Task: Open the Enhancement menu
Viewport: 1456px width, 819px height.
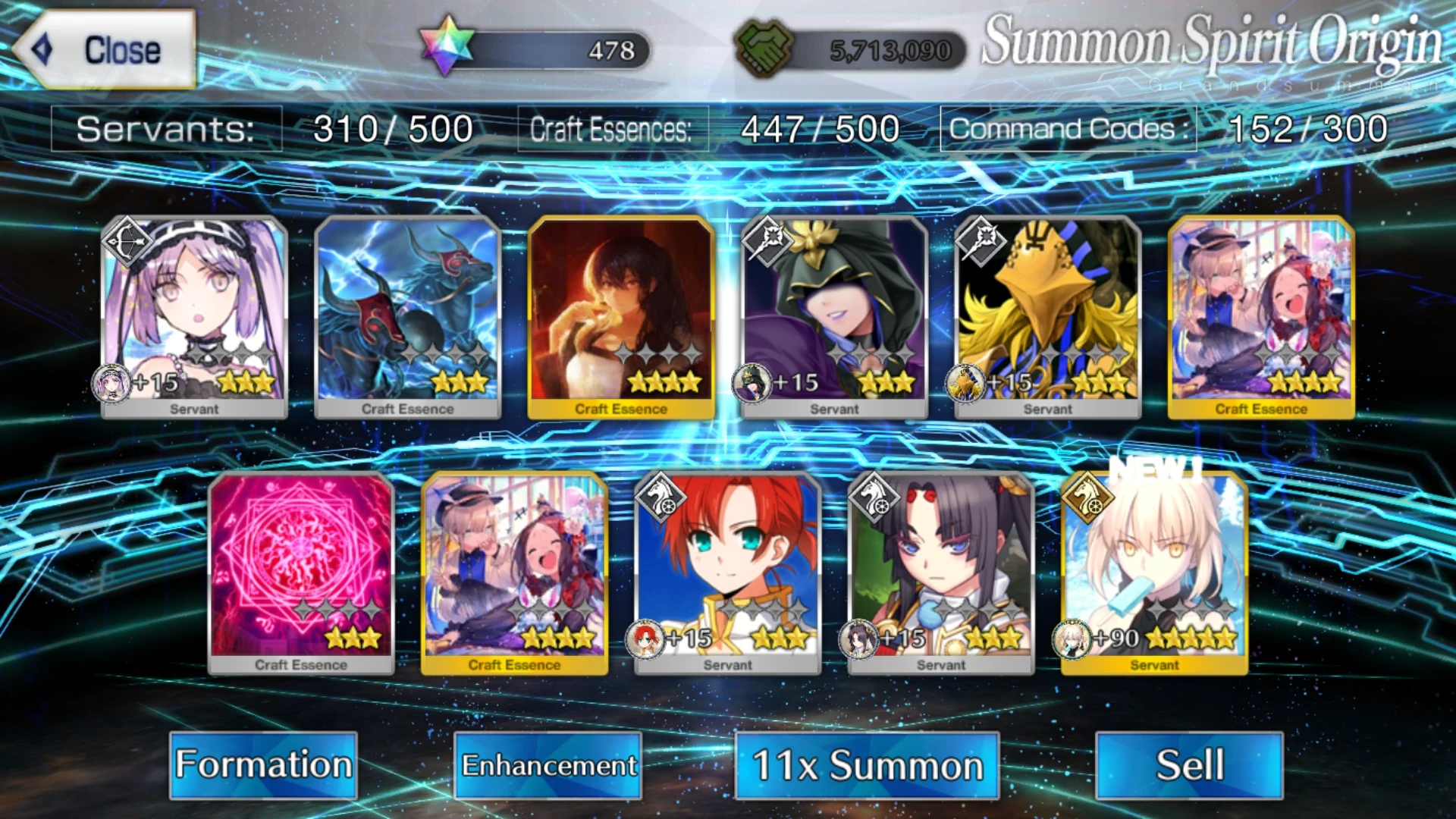Action: pos(548,765)
